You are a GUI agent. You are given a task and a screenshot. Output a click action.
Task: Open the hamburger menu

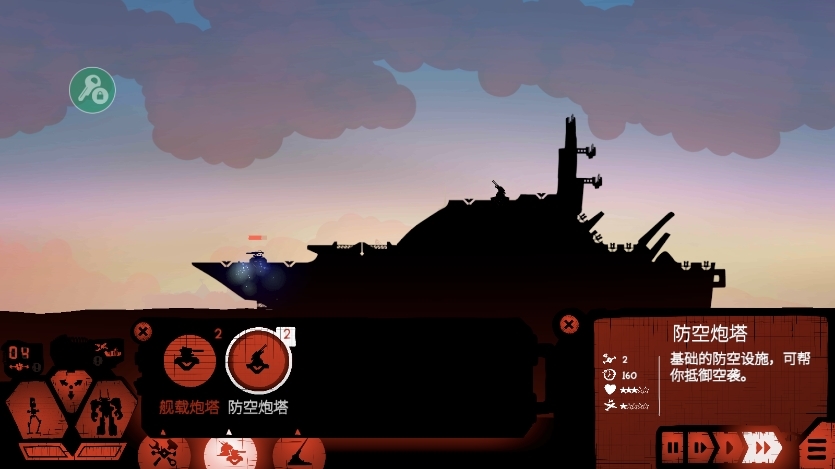pos(816,447)
